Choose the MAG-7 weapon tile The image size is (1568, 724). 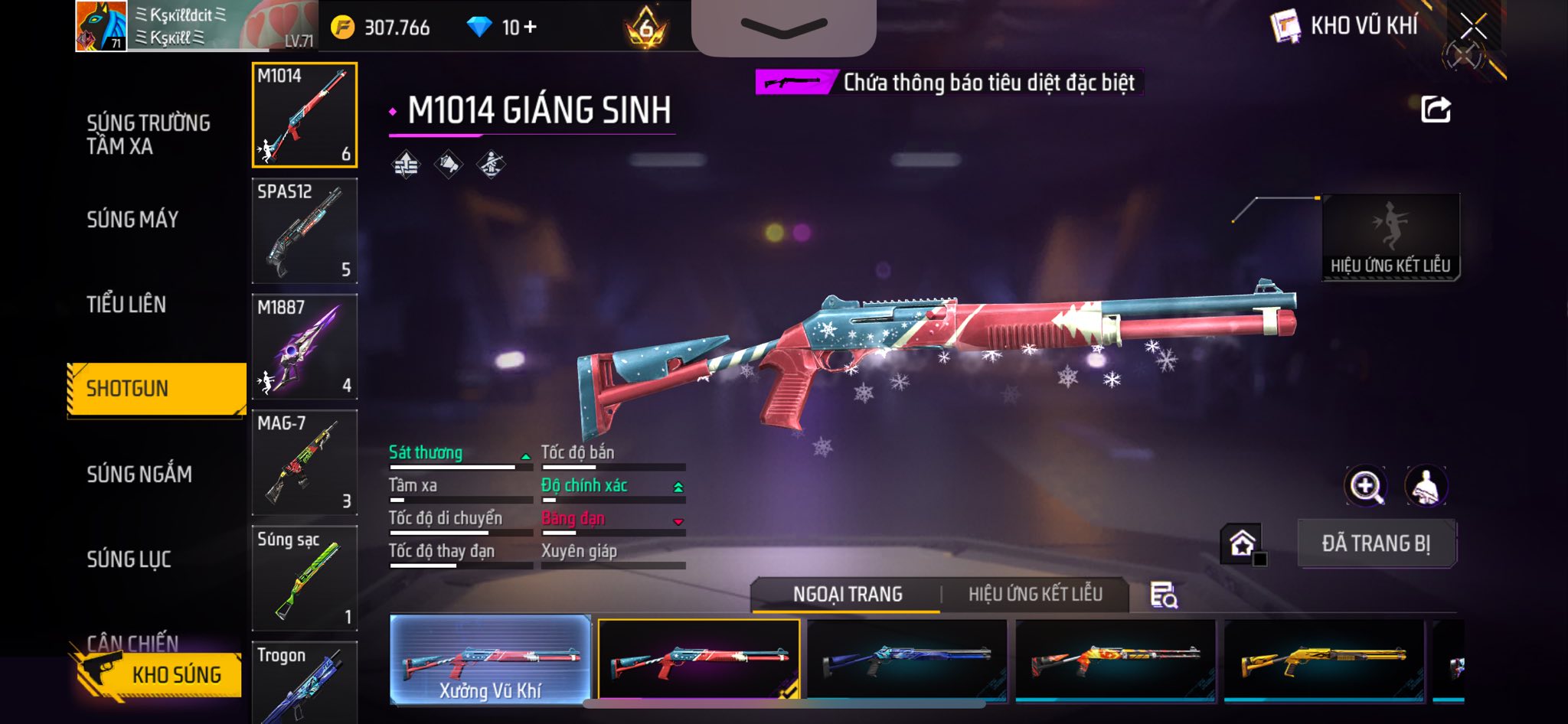[x=305, y=462]
